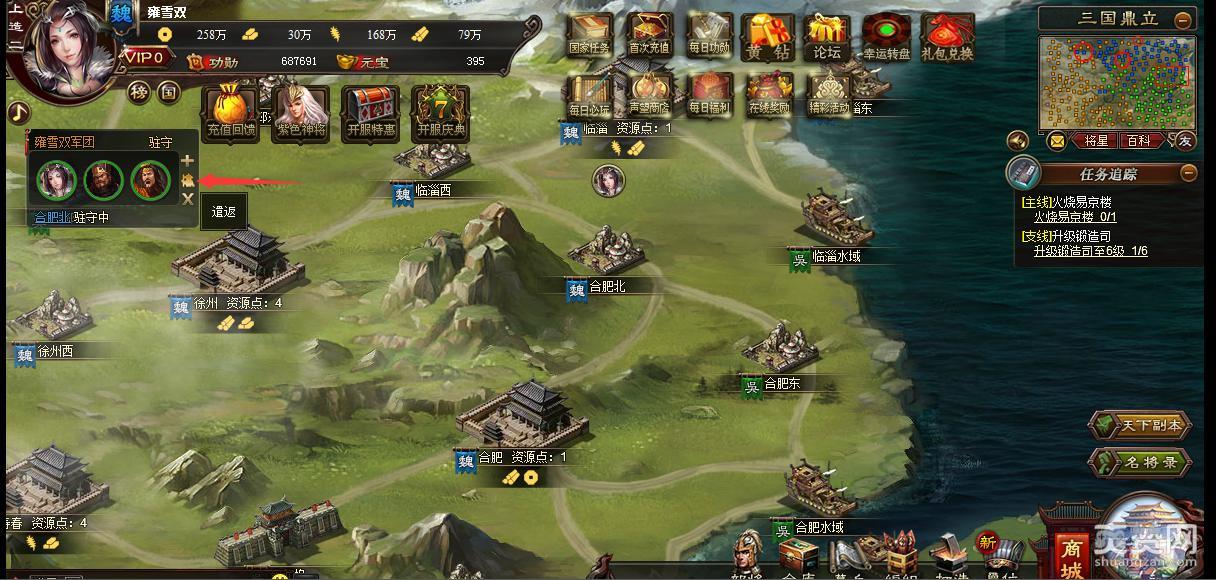Open the 天下副本 dungeon button

pos(1139,425)
